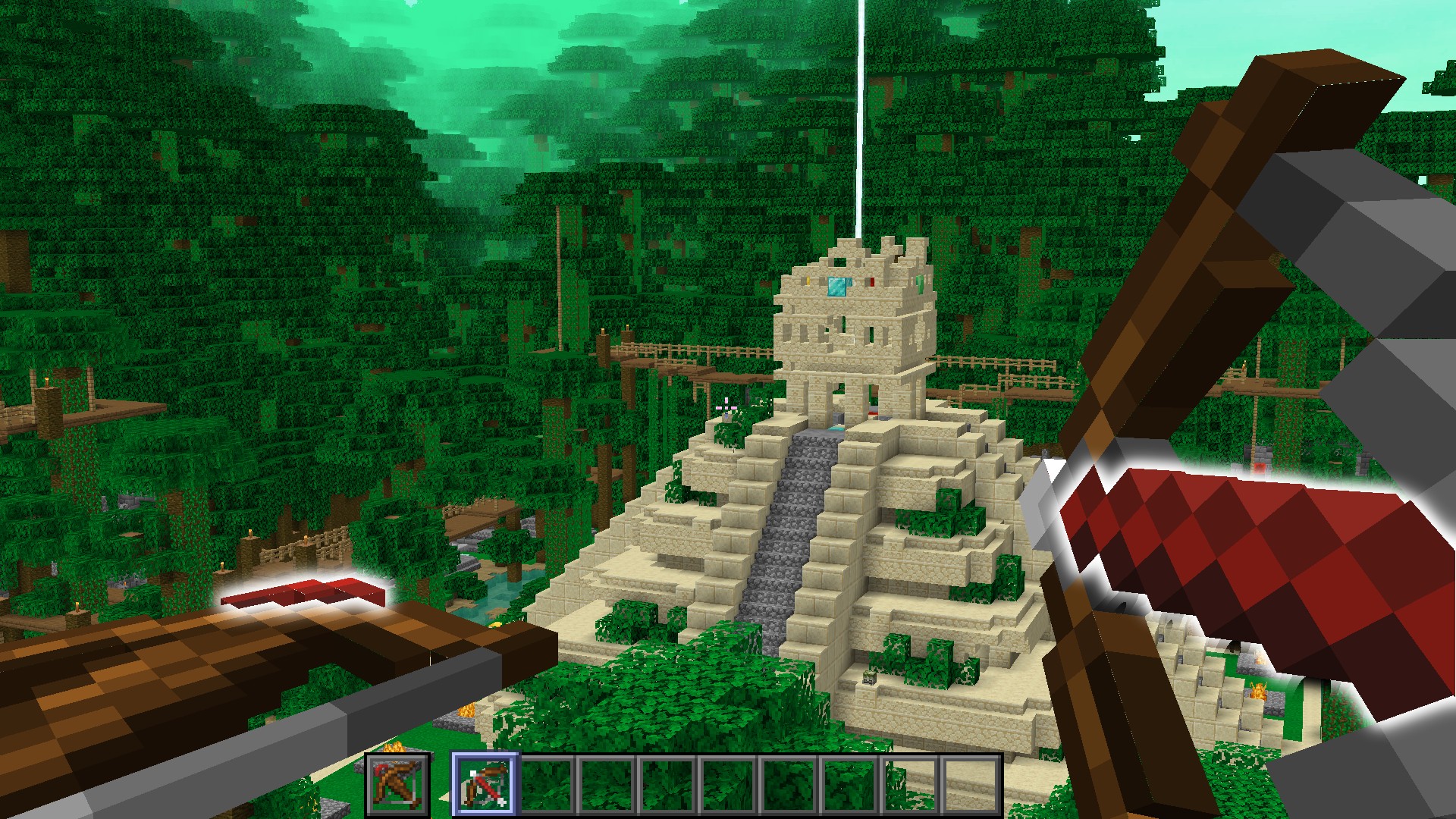
Task: Select the off-hand crossbow slot
Action: pyautogui.click(x=397, y=783)
